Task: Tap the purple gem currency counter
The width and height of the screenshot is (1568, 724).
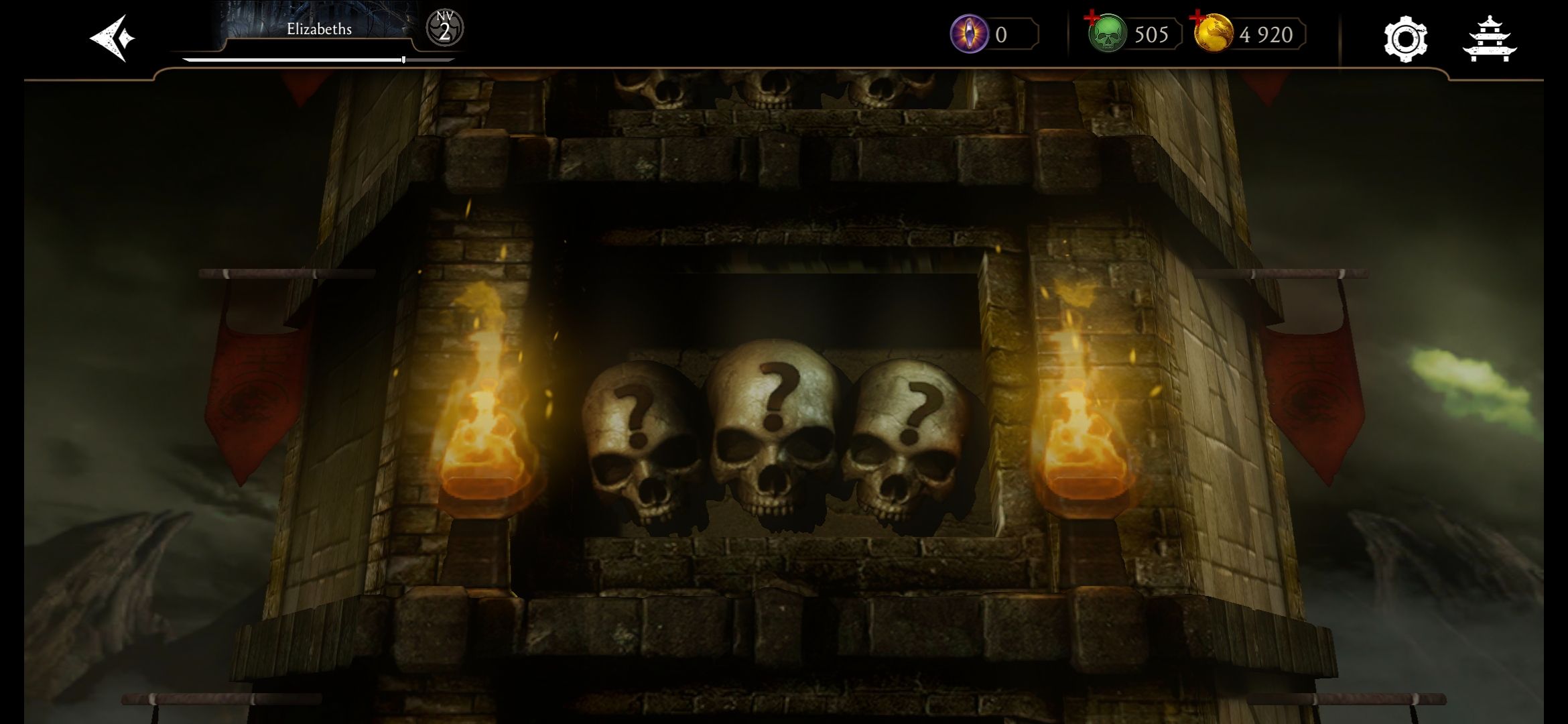Action: coord(994,34)
